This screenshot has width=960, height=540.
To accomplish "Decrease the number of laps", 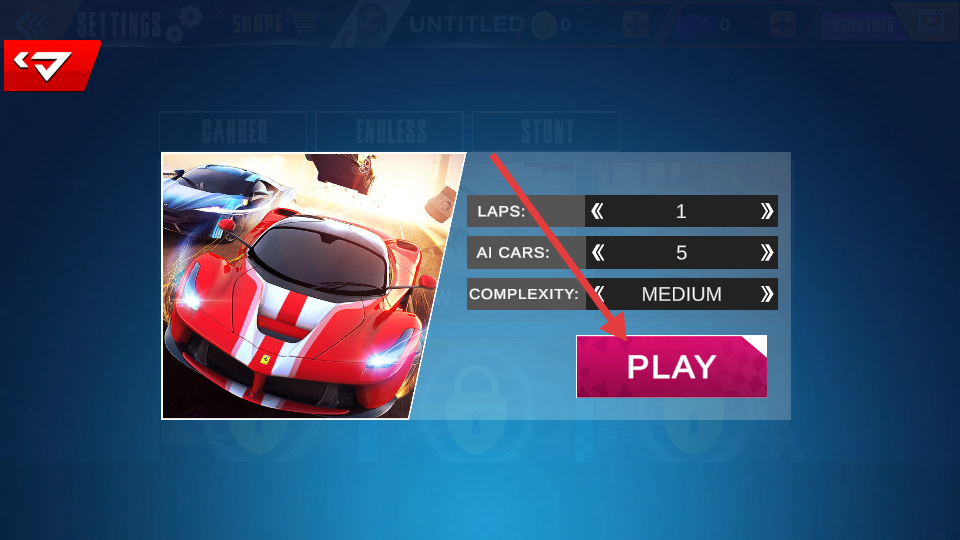I will pyautogui.click(x=598, y=211).
